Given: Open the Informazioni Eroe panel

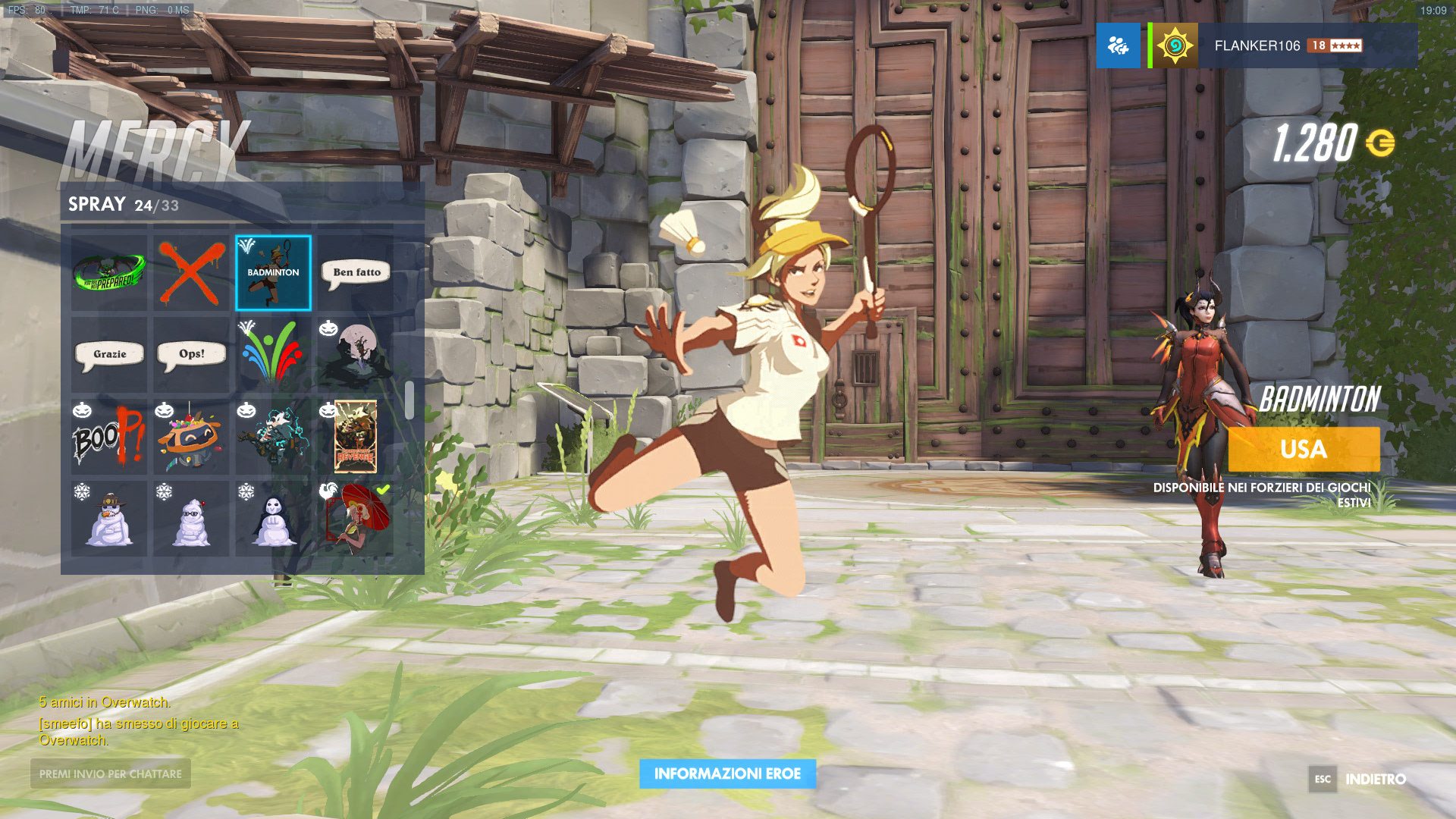Looking at the screenshot, I should 727,773.
